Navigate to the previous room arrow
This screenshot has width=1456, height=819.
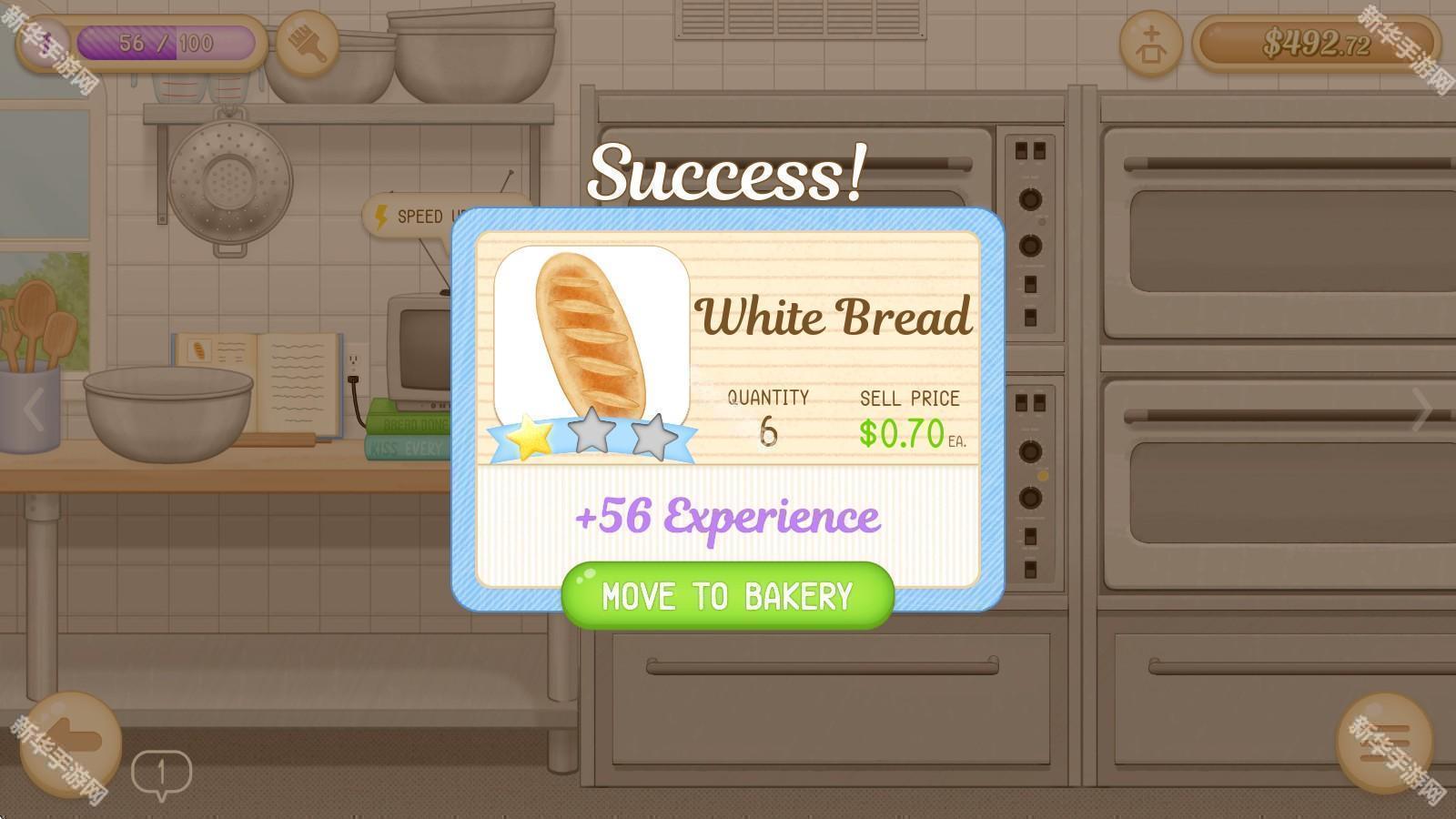pyautogui.click(x=34, y=409)
